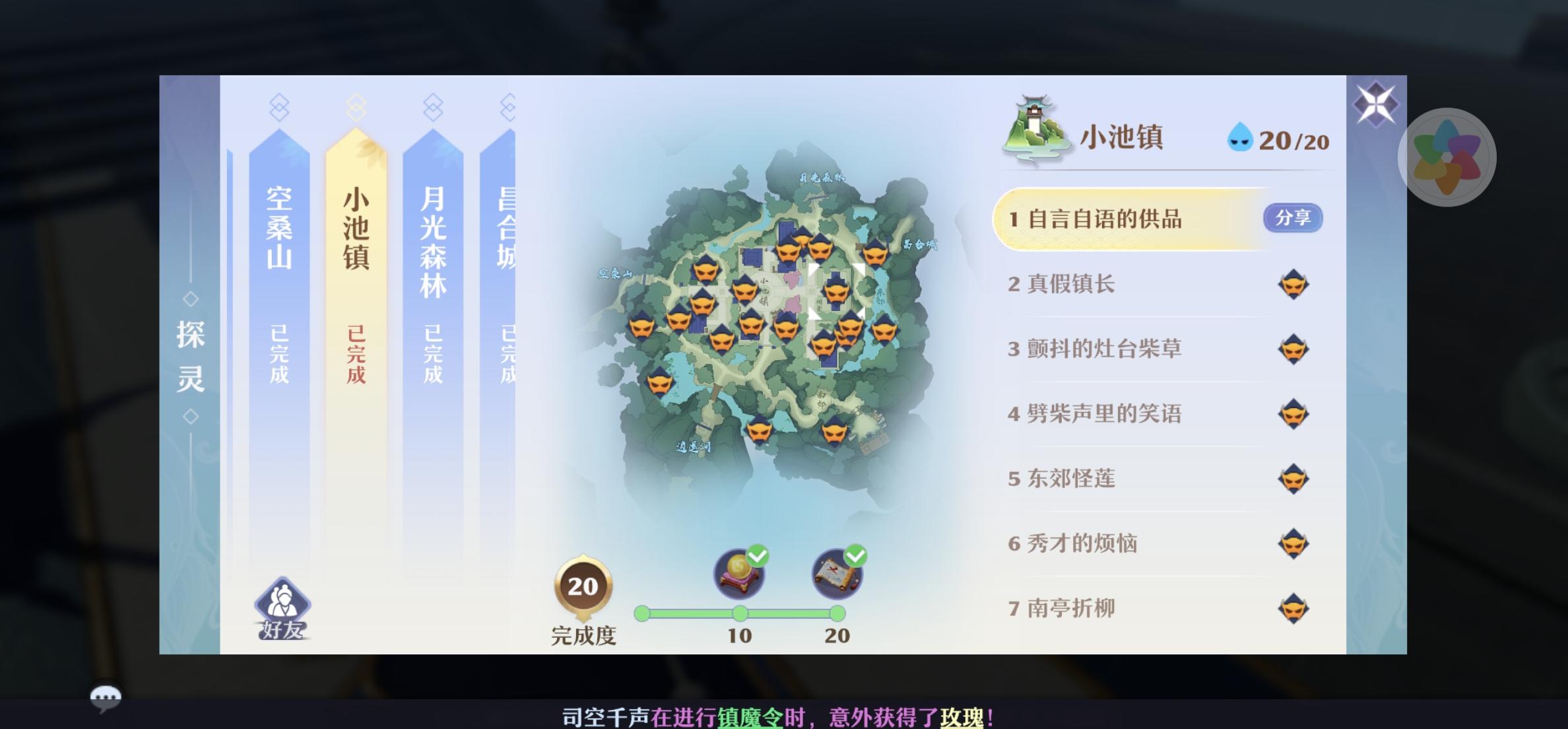The image size is (1568, 729).
Task: Close the 探灵 exploration panel
Action: [1375, 104]
